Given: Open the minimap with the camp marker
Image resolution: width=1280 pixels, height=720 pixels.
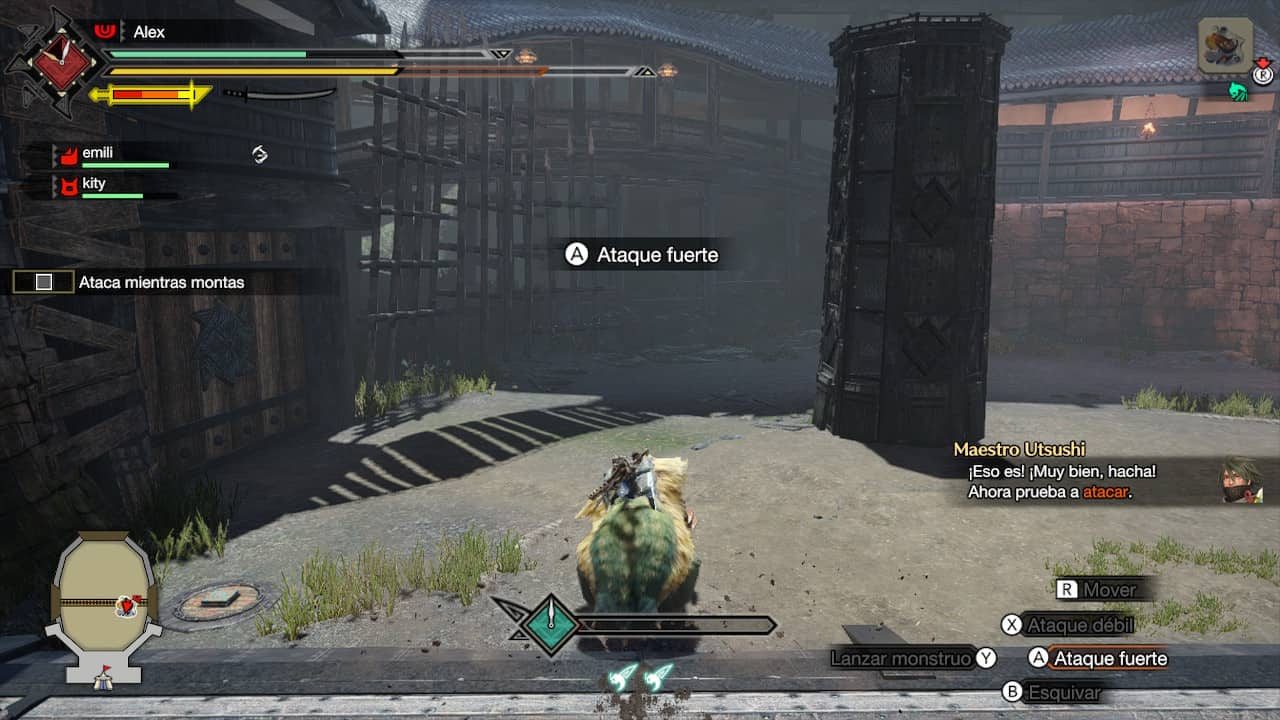Looking at the screenshot, I should (104, 606).
